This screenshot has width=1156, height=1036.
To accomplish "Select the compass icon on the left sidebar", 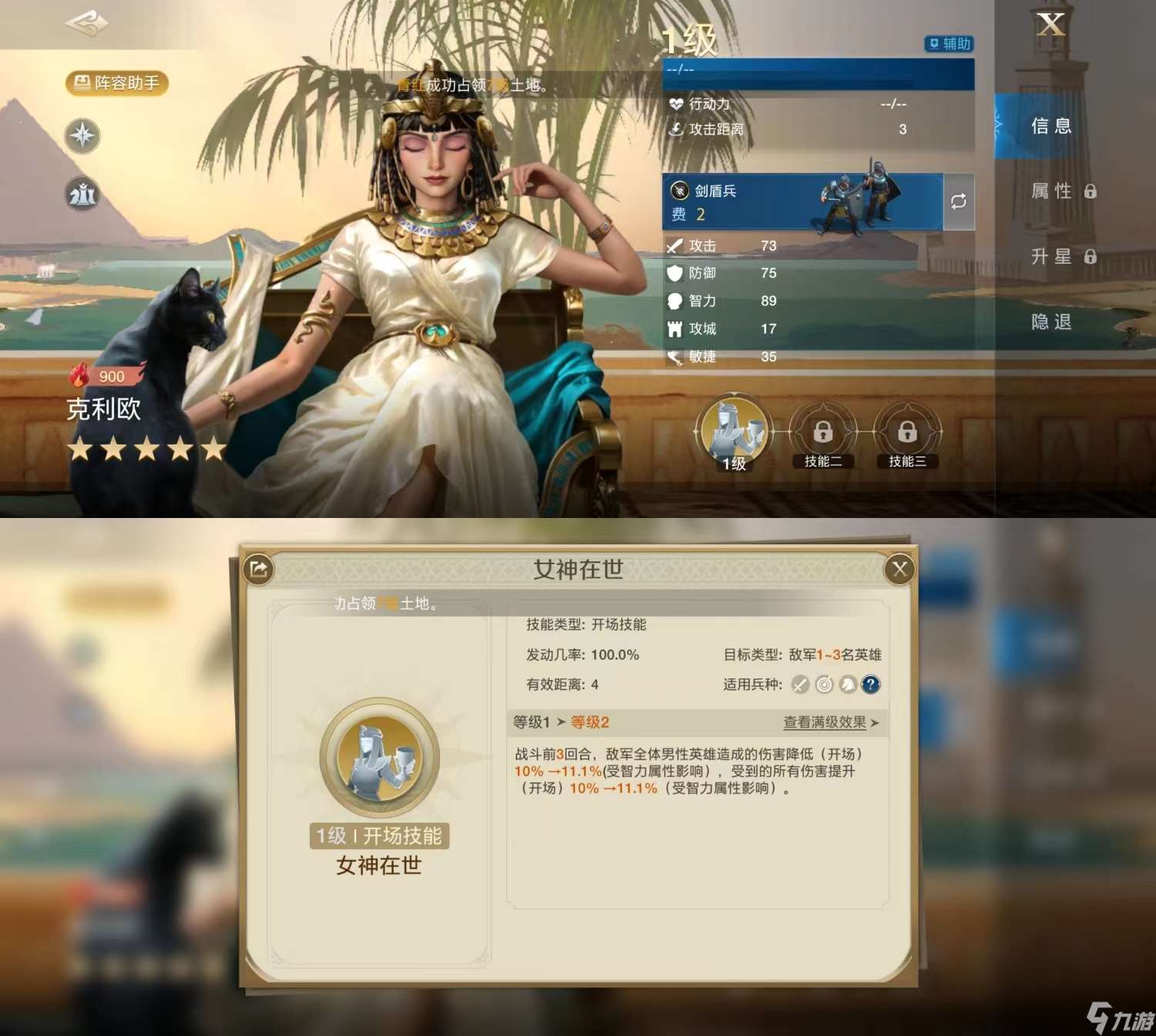I will 82,136.
